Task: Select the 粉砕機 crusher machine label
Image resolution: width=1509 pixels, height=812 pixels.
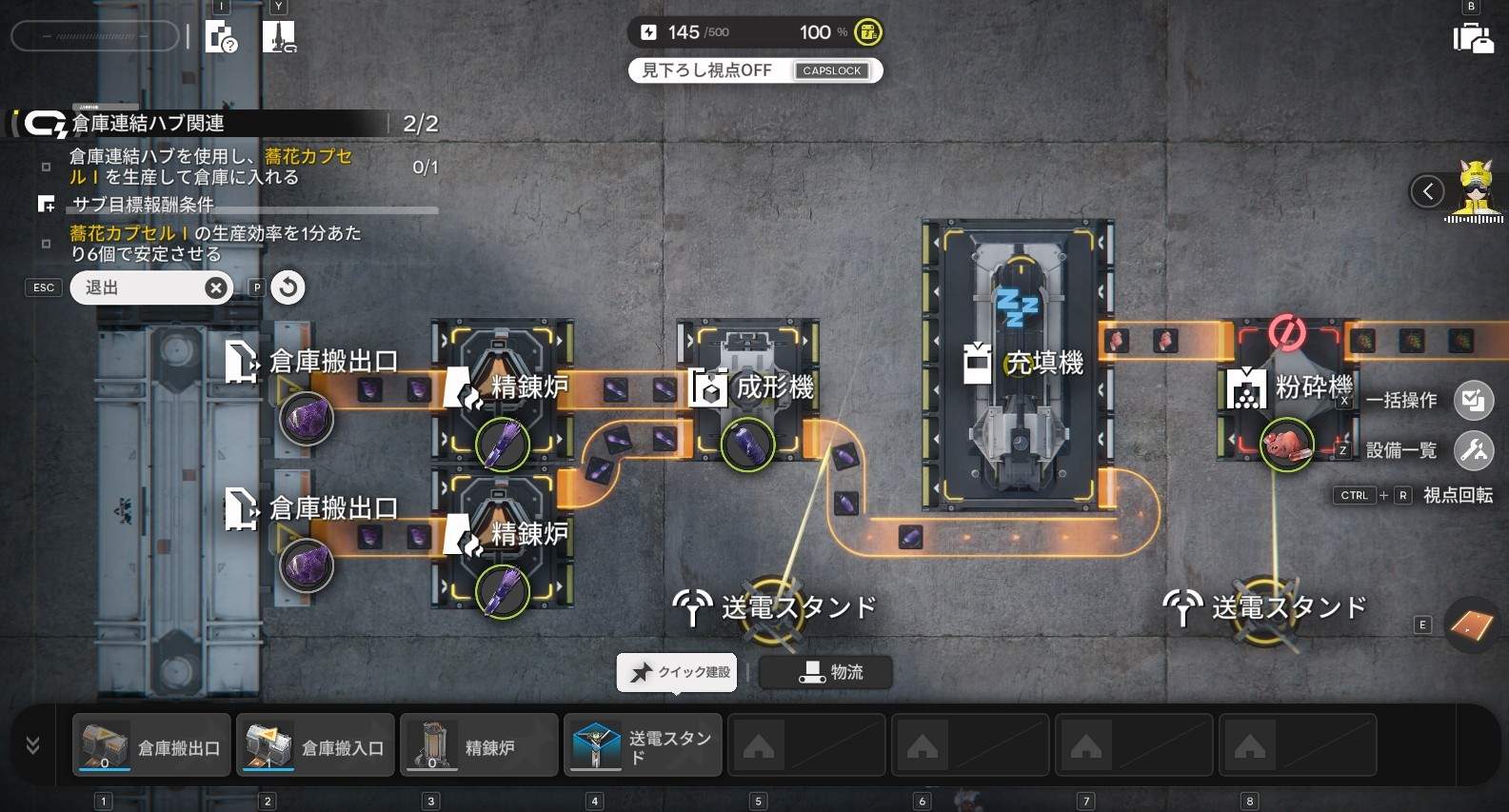Action: (1313, 386)
